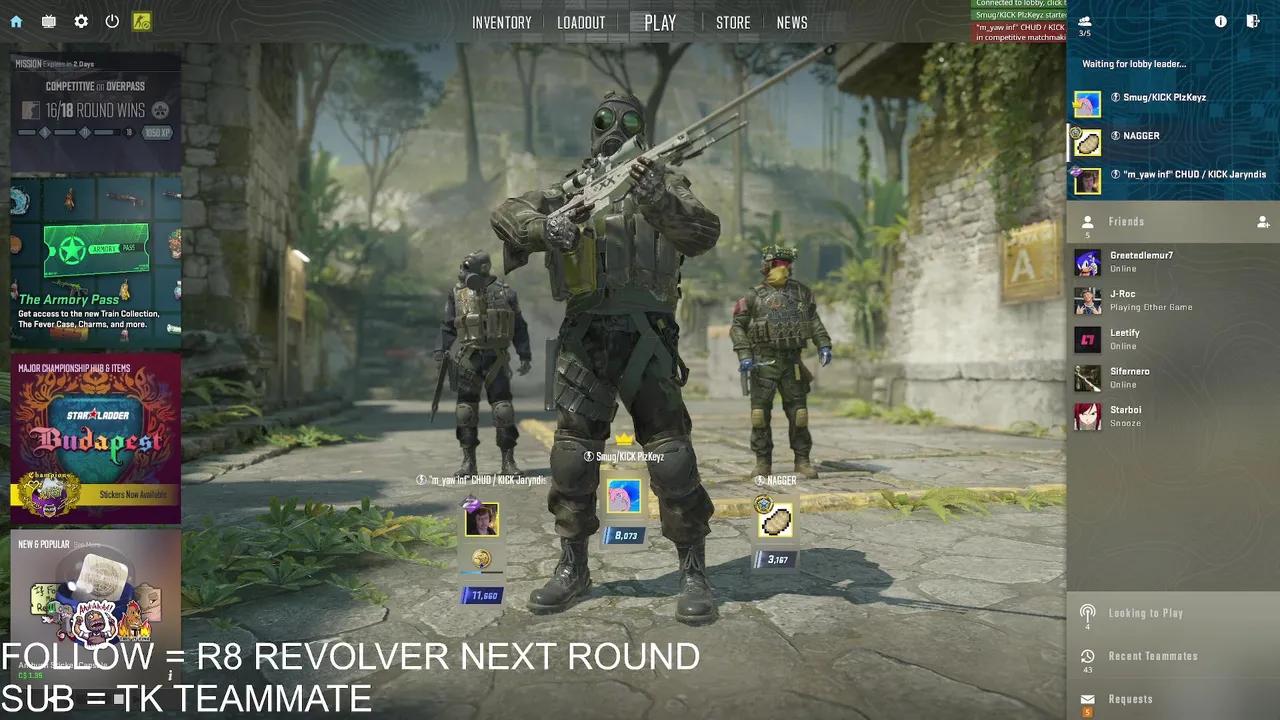
Task: Open the Armory Pass promotion
Action: 95,265
